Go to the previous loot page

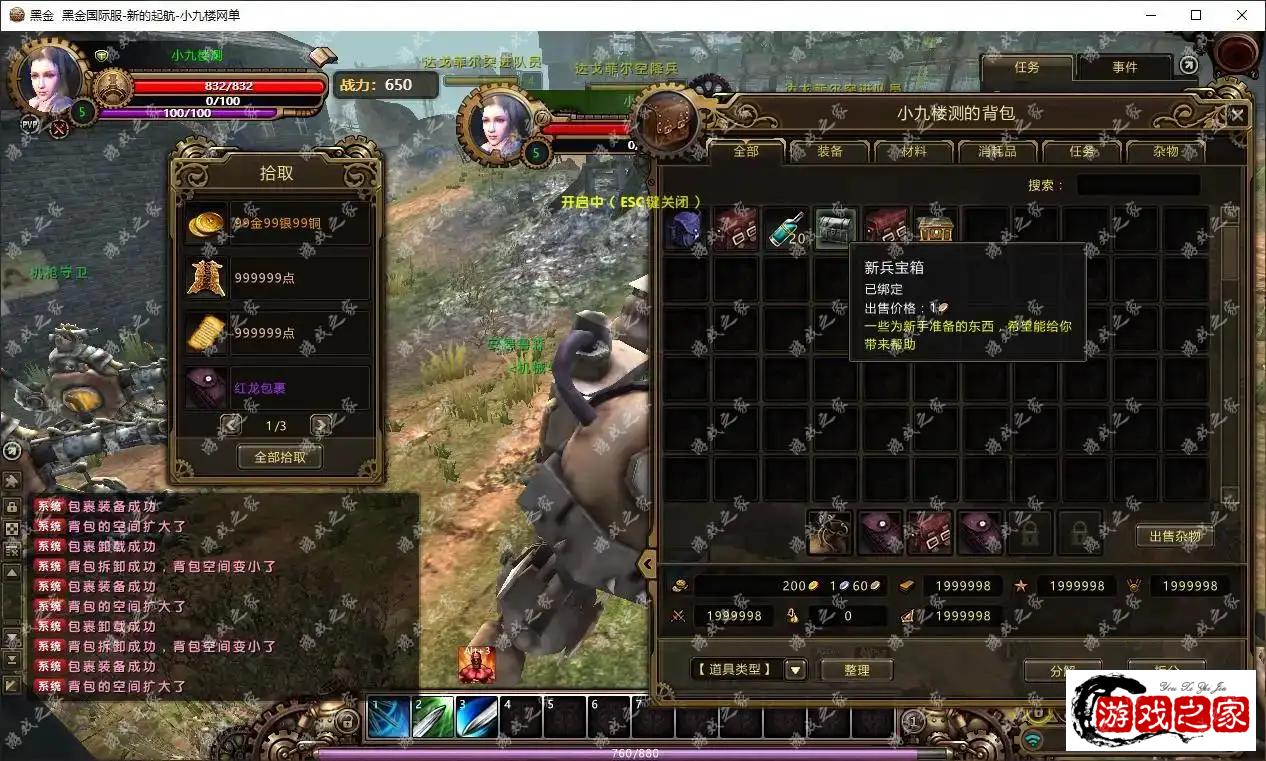tap(231, 425)
